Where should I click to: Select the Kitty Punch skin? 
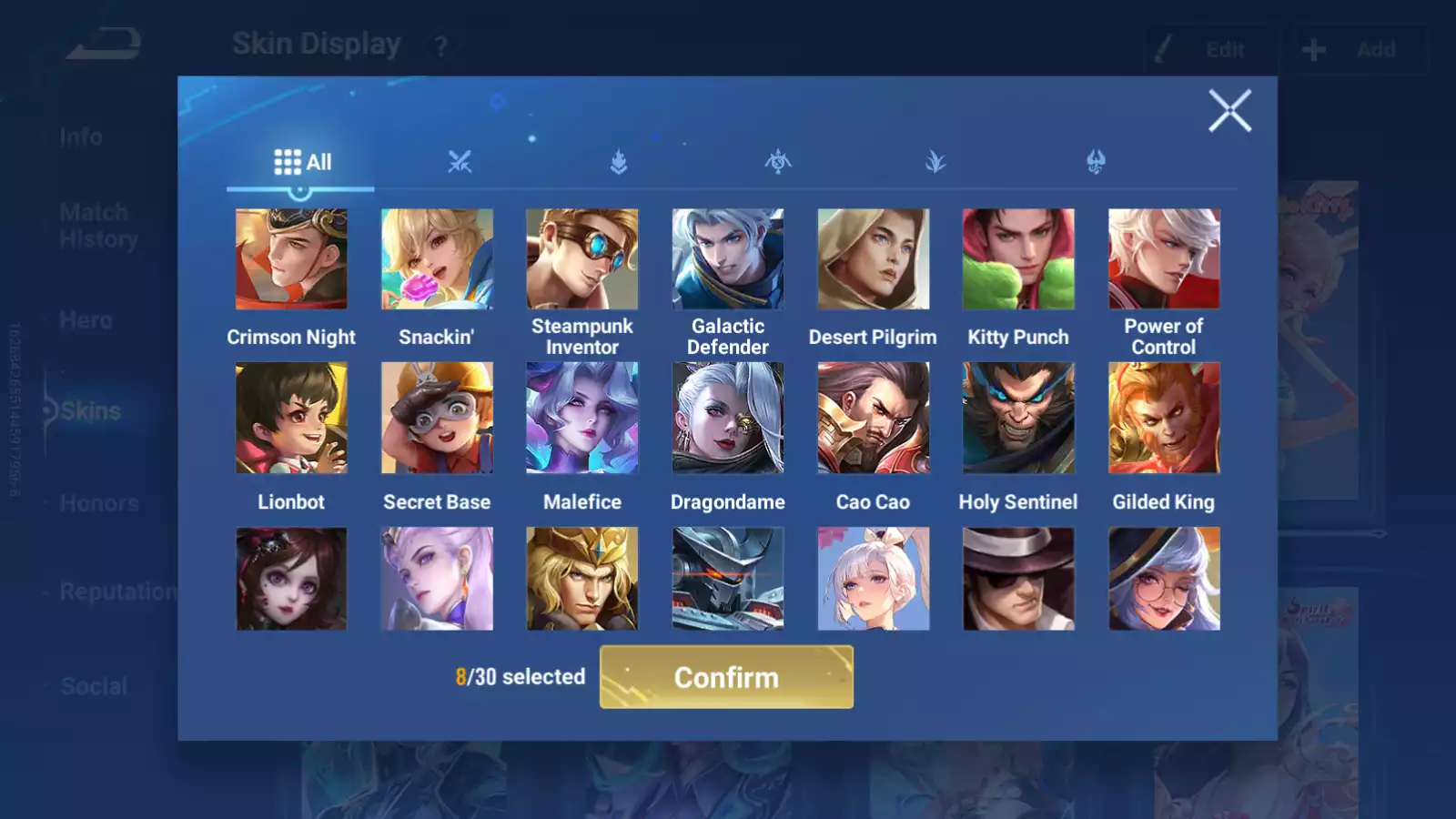point(1018,259)
